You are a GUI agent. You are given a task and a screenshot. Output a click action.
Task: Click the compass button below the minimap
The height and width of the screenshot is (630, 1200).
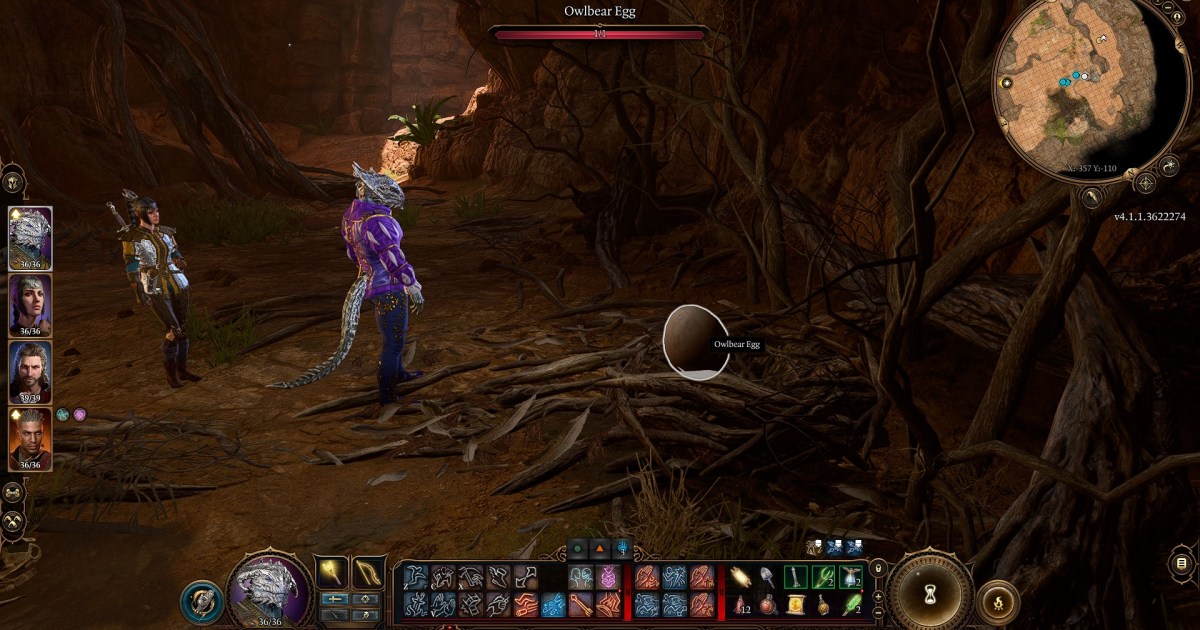point(1145,183)
